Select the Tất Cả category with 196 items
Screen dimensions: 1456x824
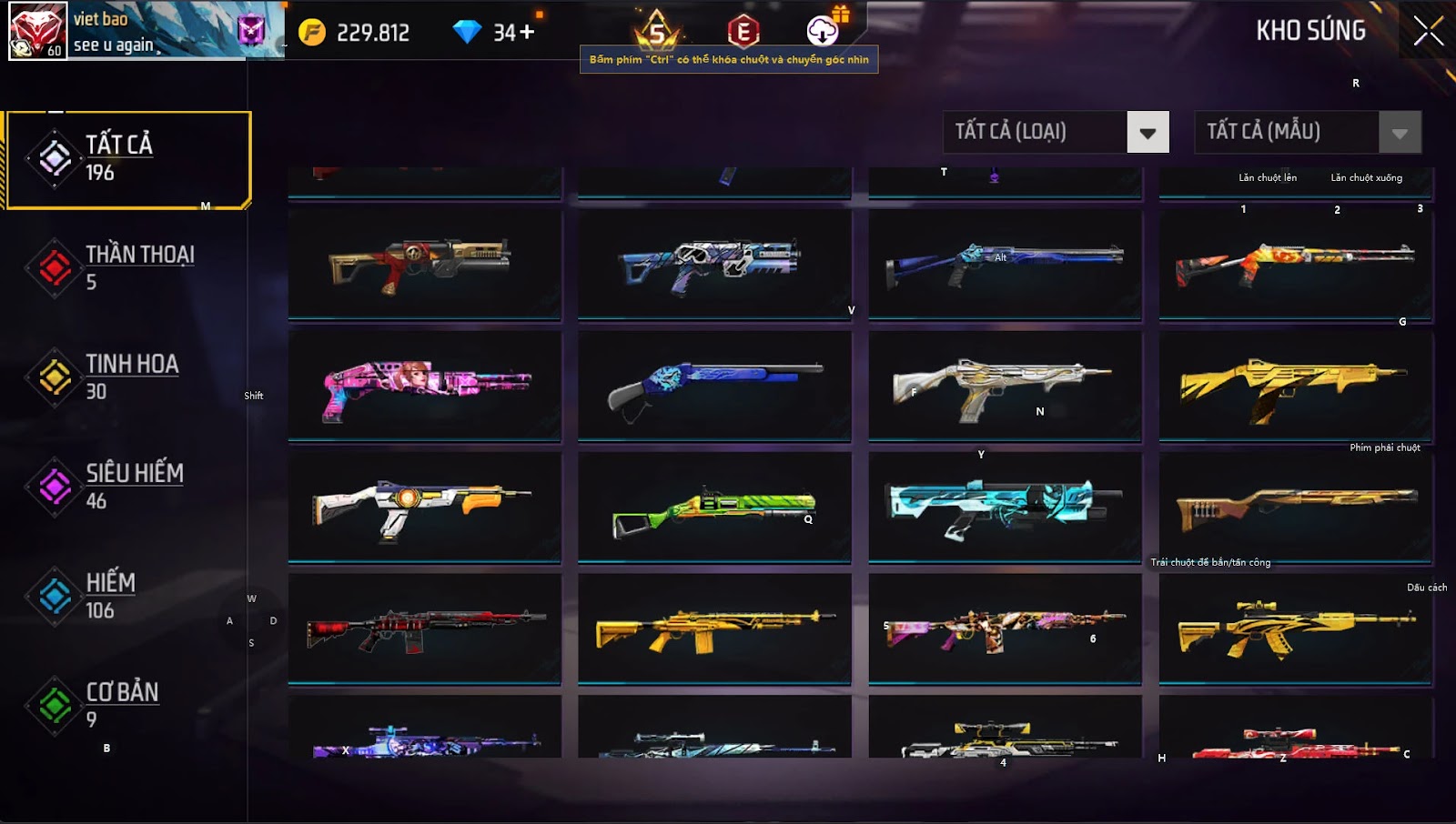(x=127, y=159)
